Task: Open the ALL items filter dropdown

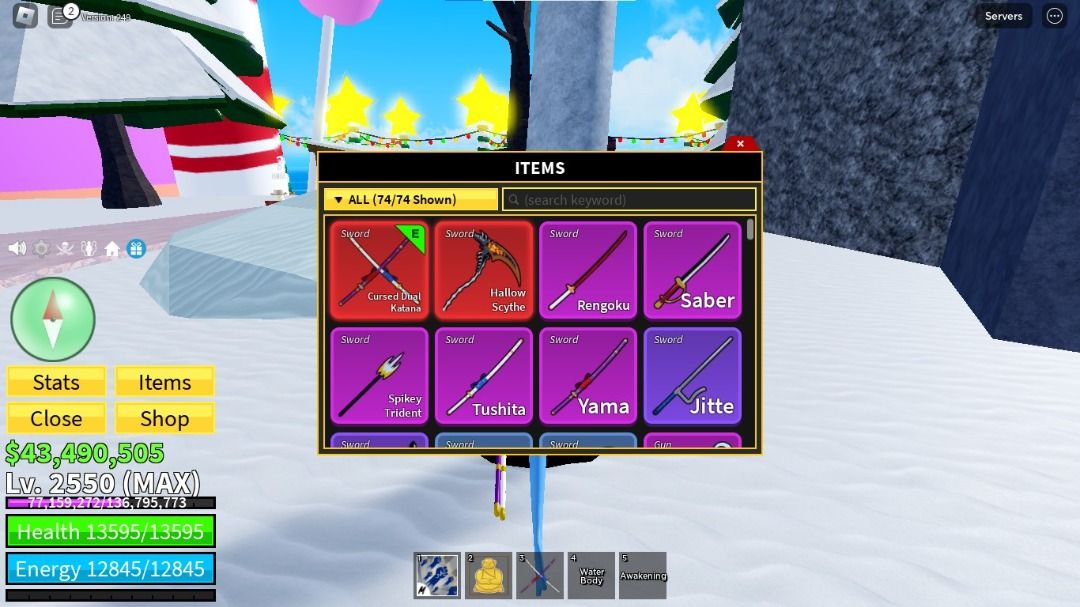Action: [x=410, y=200]
